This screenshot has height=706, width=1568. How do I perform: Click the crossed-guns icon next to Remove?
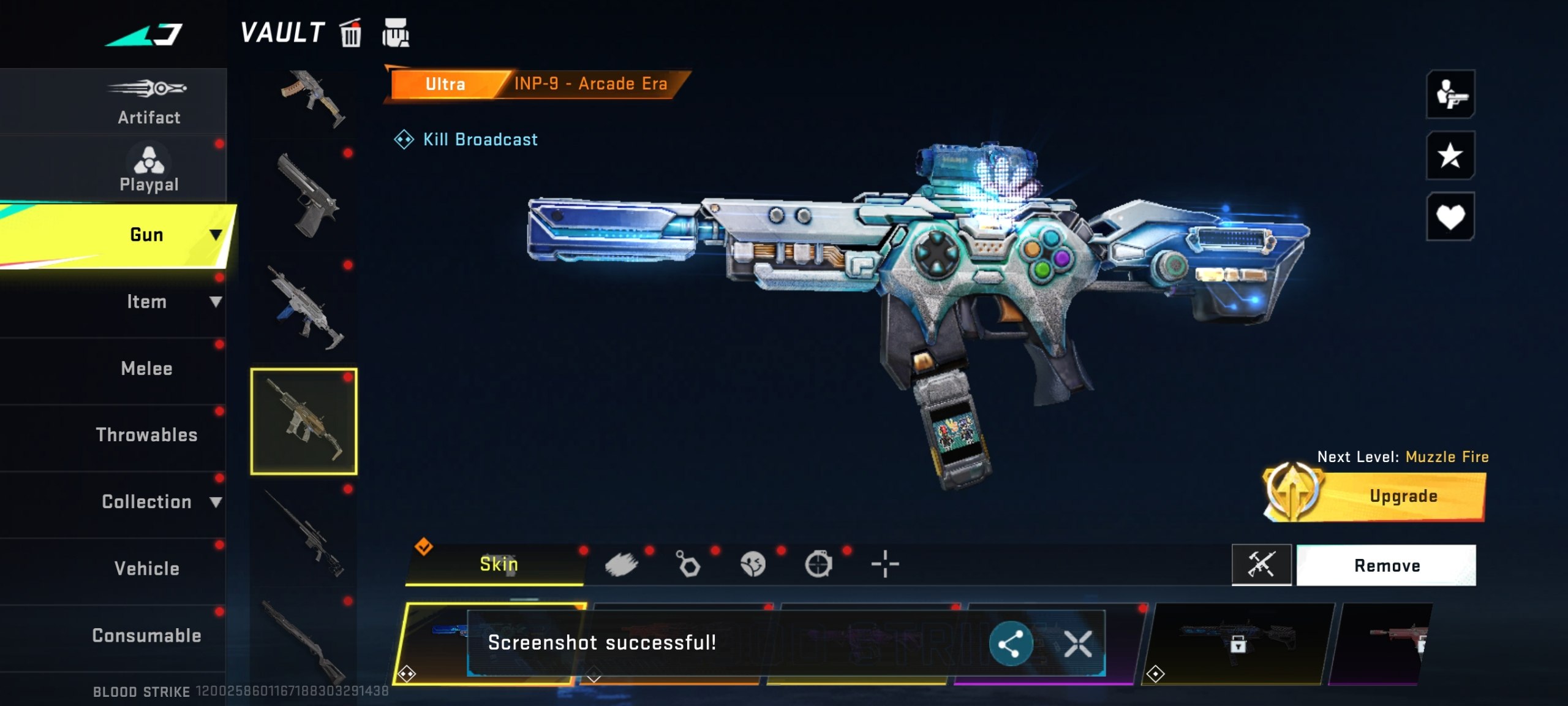pos(1262,564)
